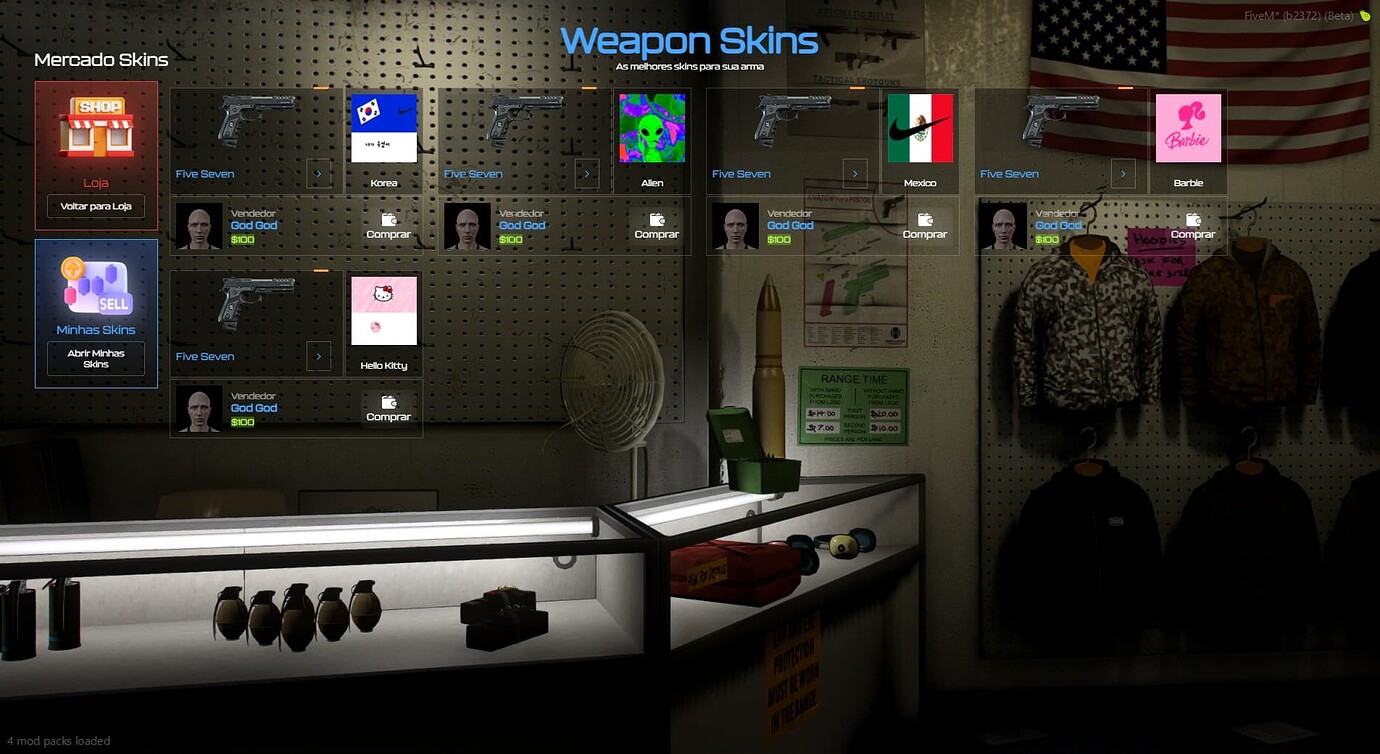The image size is (1380, 754).
Task: Expand the Mexico Five Seven listing chevron
Action: pyautogui.click(x=855, y=173)
